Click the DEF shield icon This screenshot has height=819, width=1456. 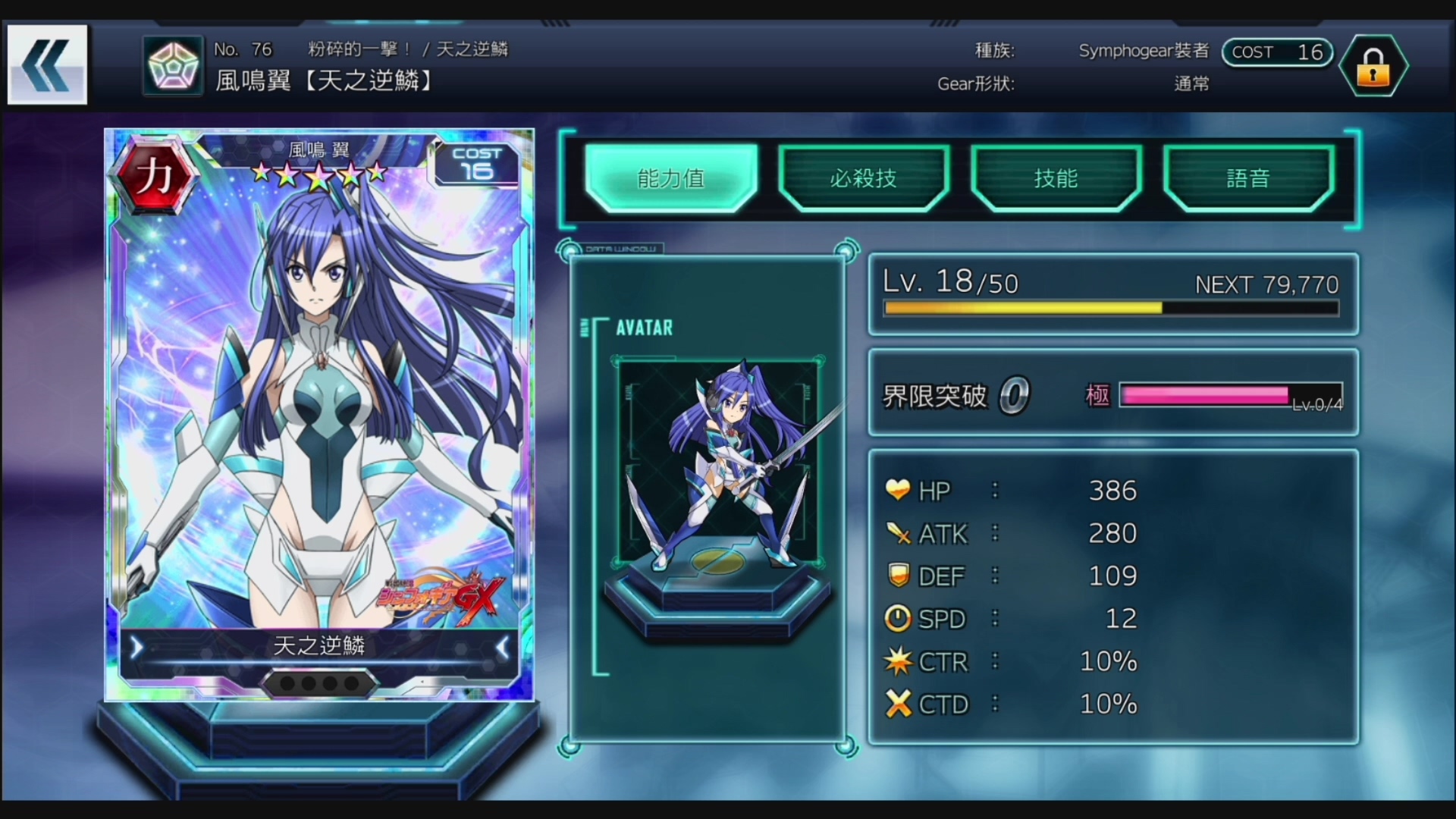[x=898, y=576]
